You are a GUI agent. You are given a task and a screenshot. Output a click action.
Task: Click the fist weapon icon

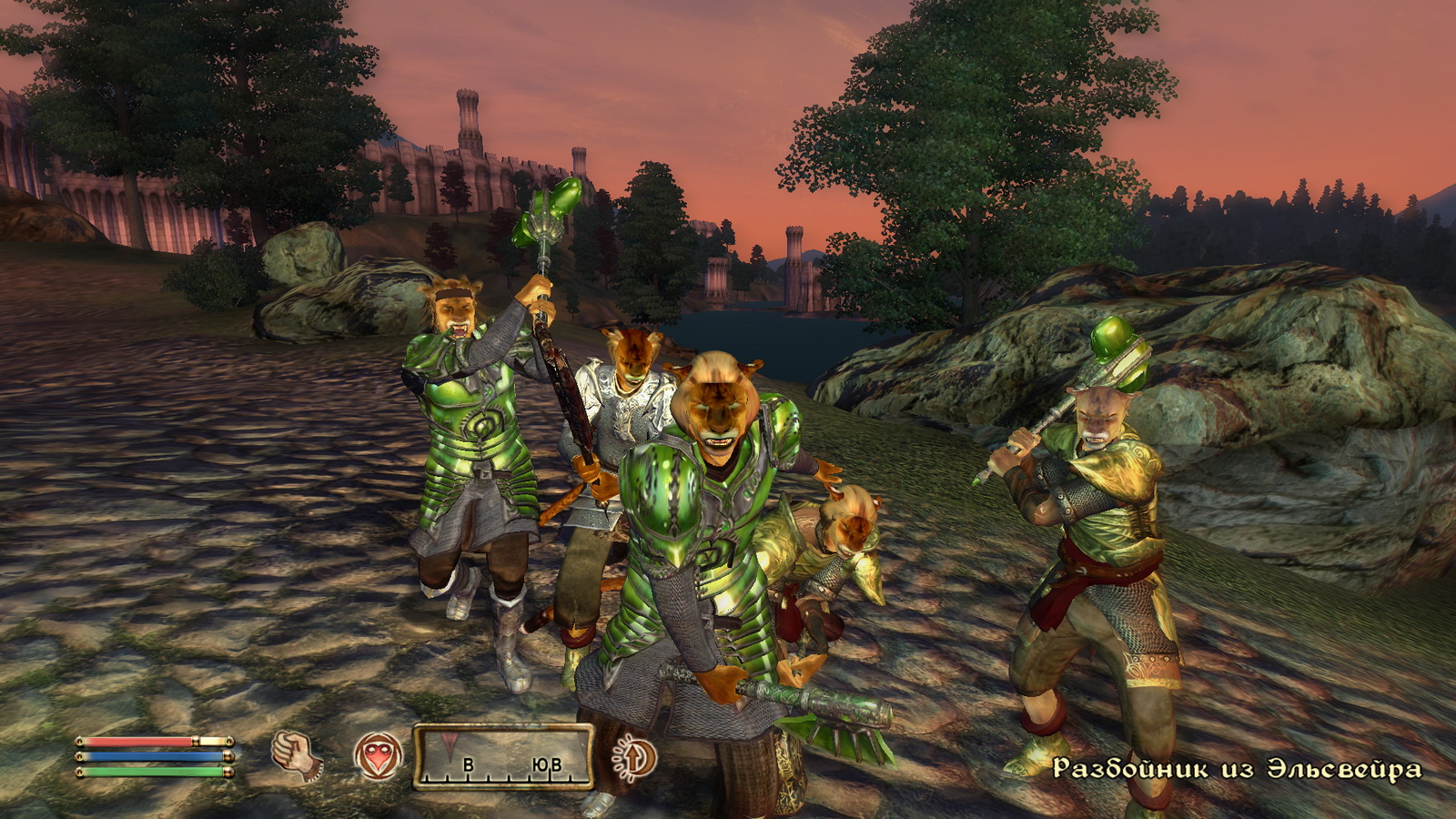295,755
